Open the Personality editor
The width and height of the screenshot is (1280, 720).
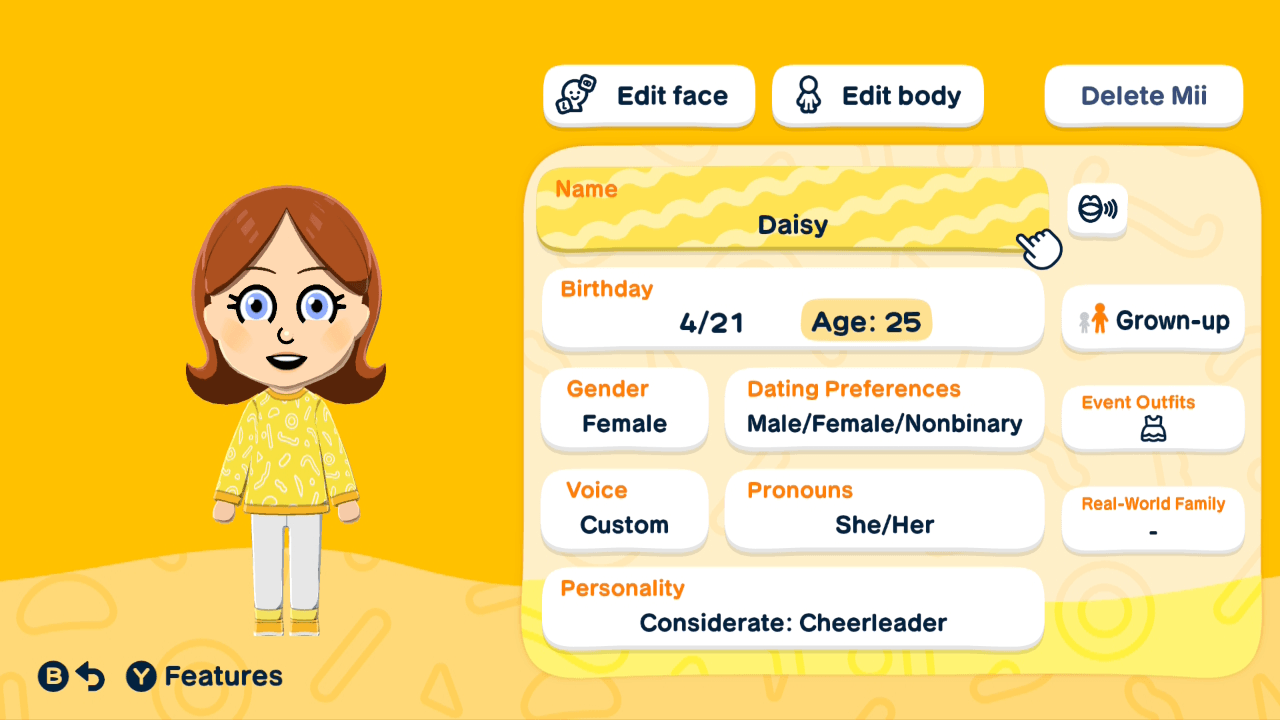pyautogui.click(x=792, y=608)
